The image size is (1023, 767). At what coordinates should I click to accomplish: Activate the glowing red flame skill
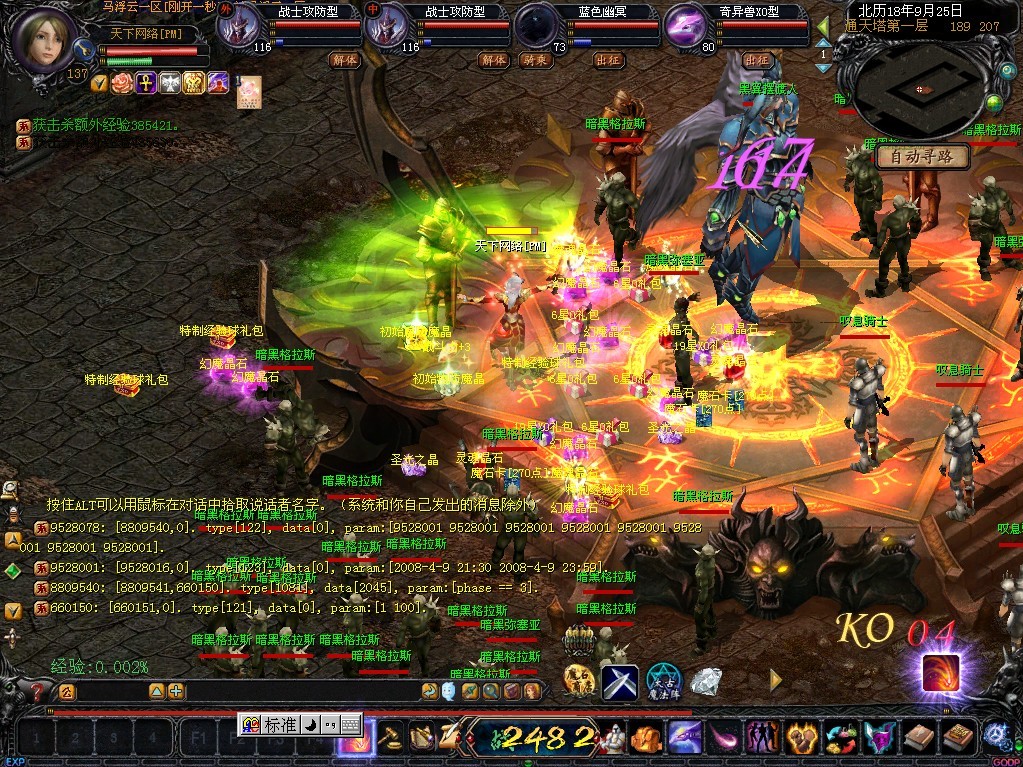(940, 672)
